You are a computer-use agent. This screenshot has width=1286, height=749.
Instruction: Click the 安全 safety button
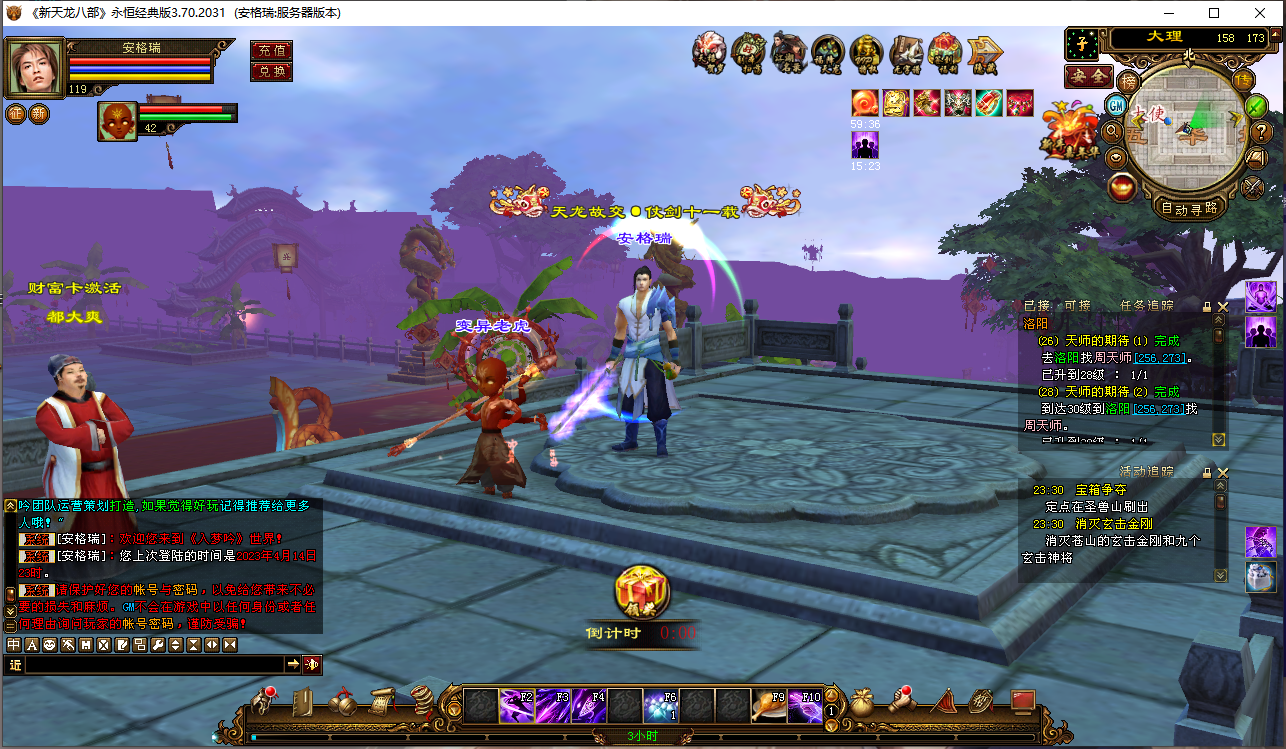(1088, 76)
